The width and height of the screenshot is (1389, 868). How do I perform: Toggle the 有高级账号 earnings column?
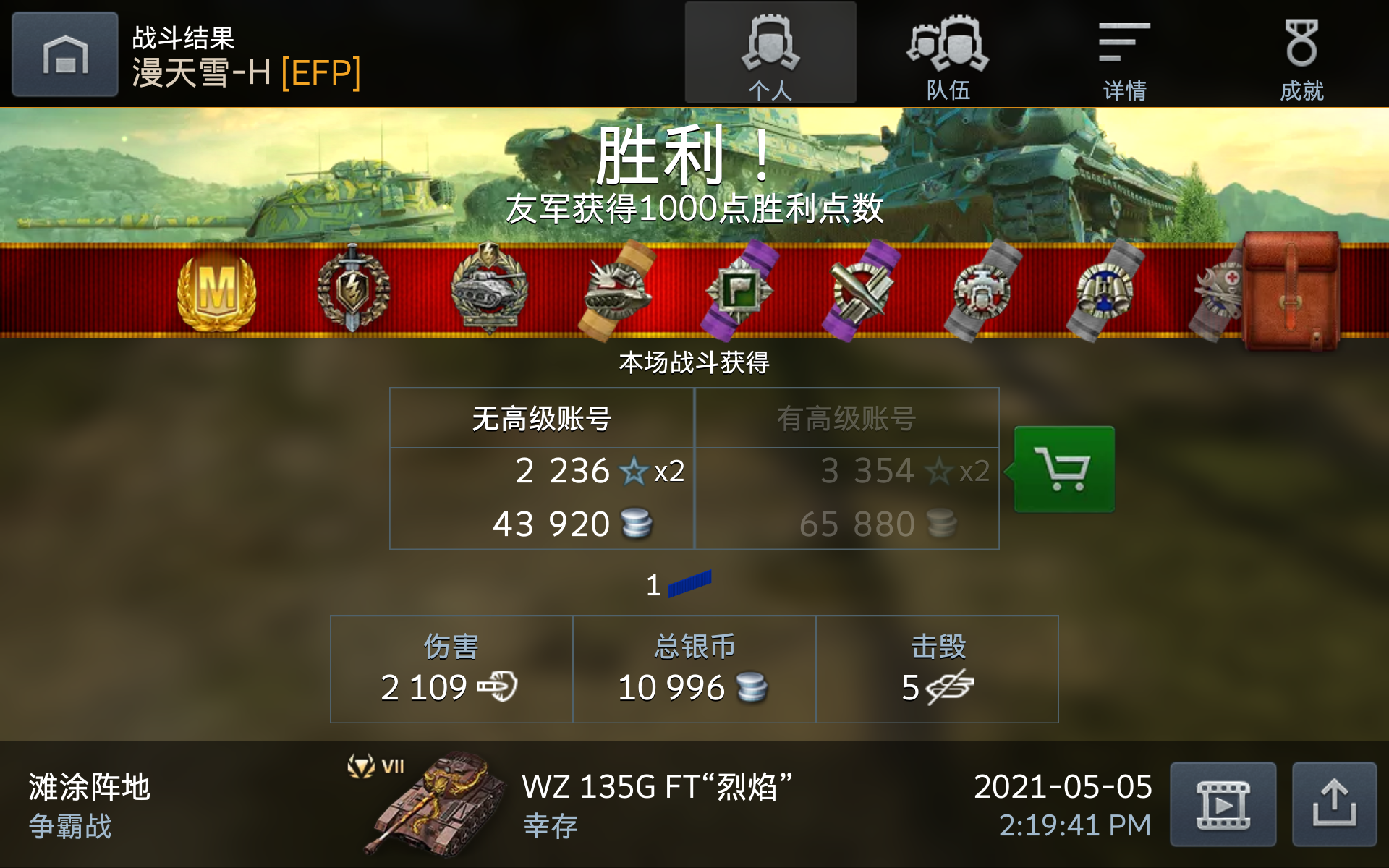pyautogui.click(x=846, y=418)
